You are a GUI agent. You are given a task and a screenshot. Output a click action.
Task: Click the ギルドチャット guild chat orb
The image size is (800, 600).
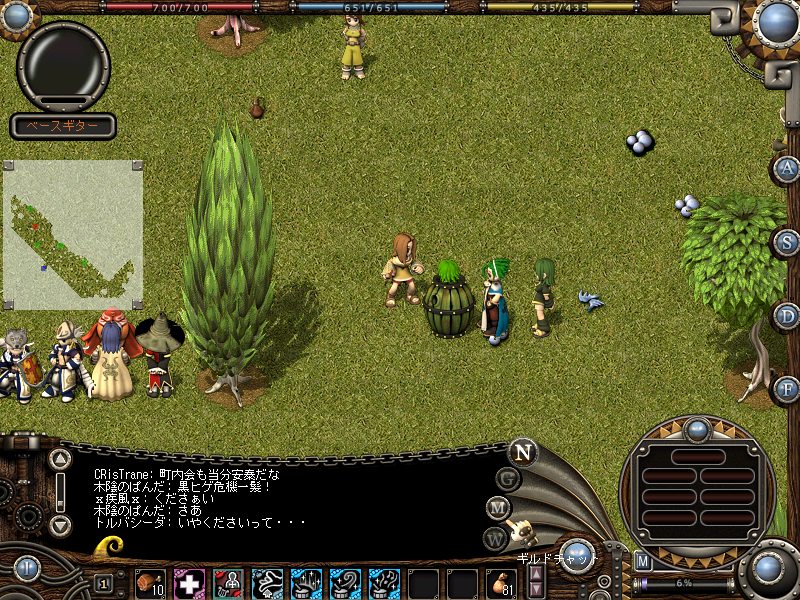(577, 554)
